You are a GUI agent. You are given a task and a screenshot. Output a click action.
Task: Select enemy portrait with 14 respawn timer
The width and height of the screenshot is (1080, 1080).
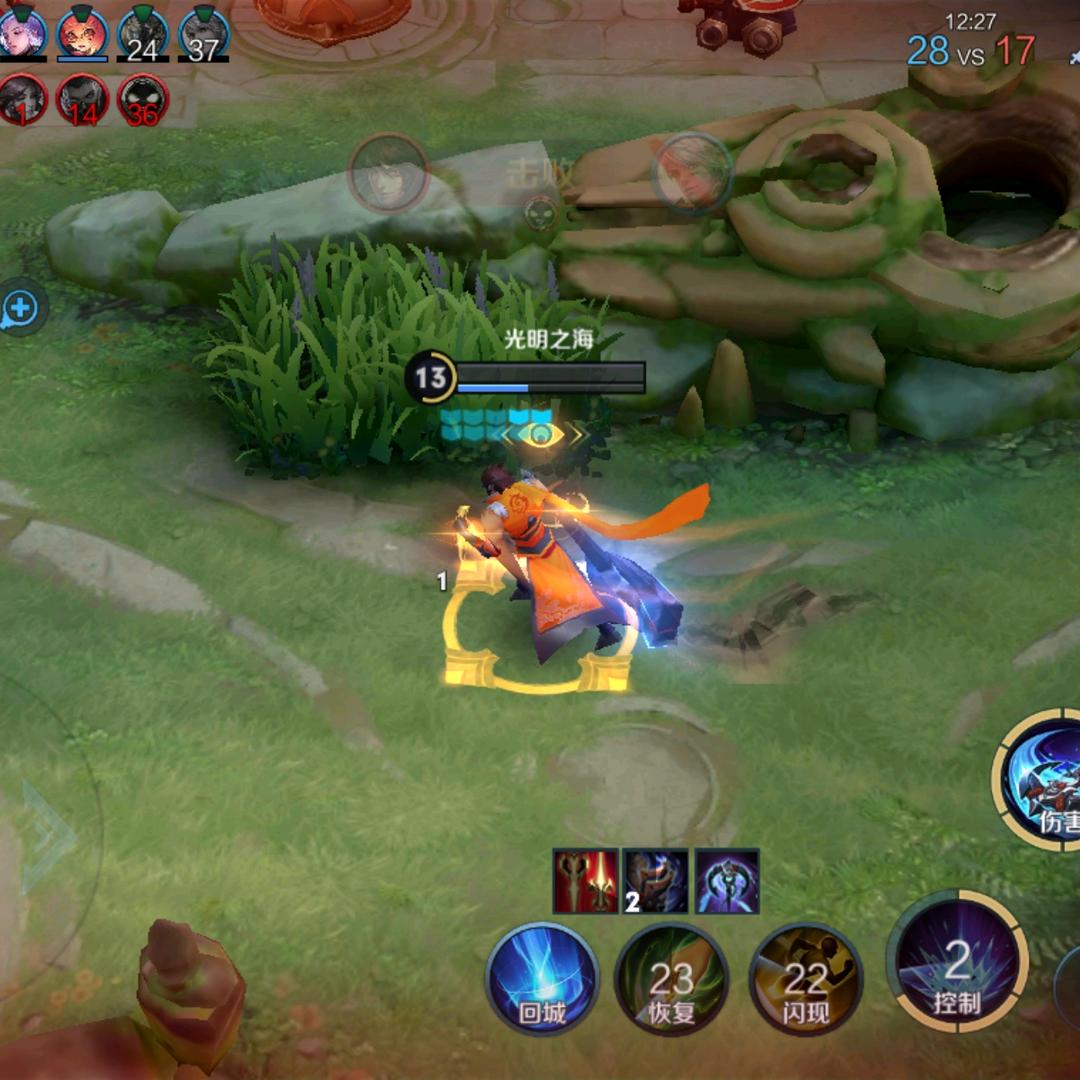click(x=83, y=100)
